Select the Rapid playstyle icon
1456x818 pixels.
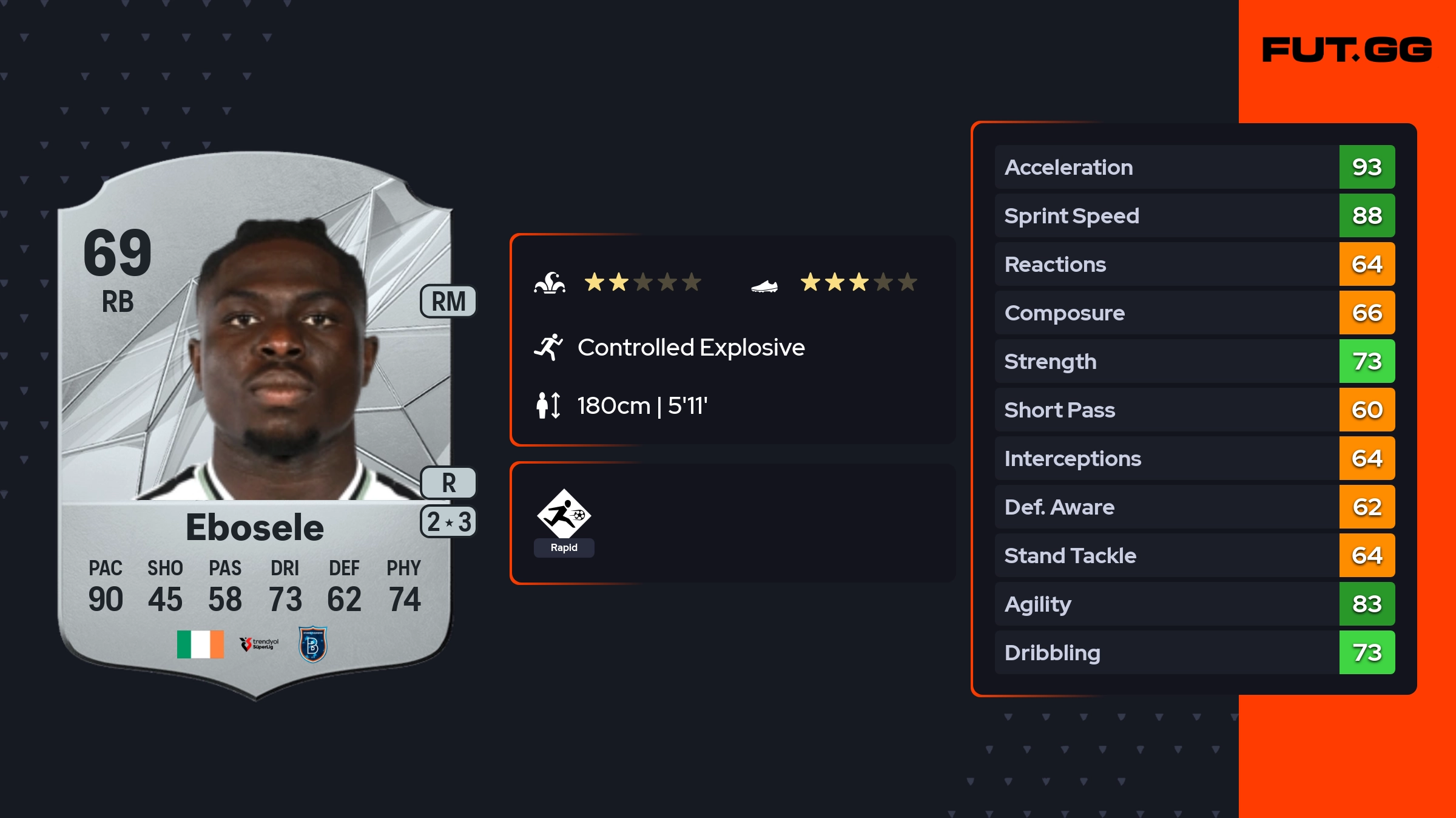pyautogui.click(x=564, y=515)
